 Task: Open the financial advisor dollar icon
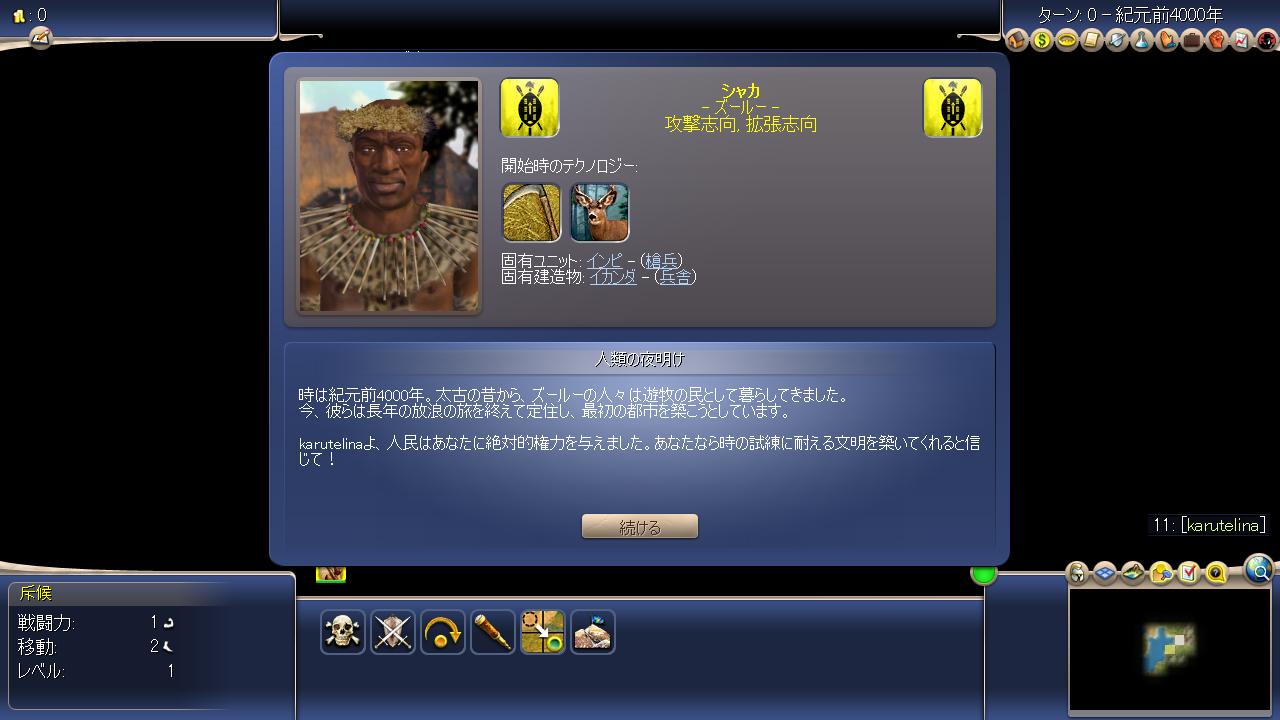pyautogui.click(x=1041, y=40)
